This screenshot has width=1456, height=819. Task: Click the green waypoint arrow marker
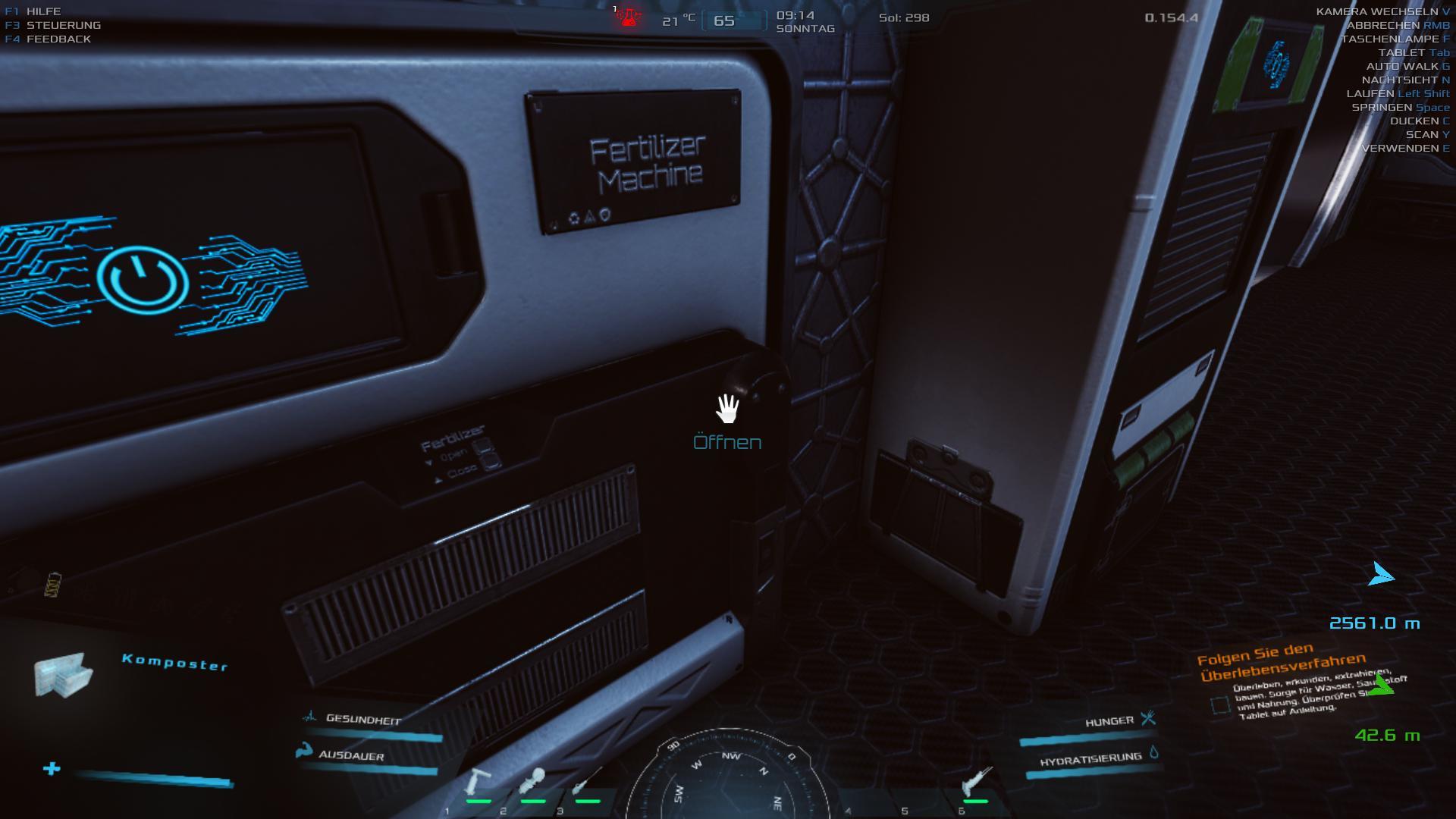pos(1383,686)
